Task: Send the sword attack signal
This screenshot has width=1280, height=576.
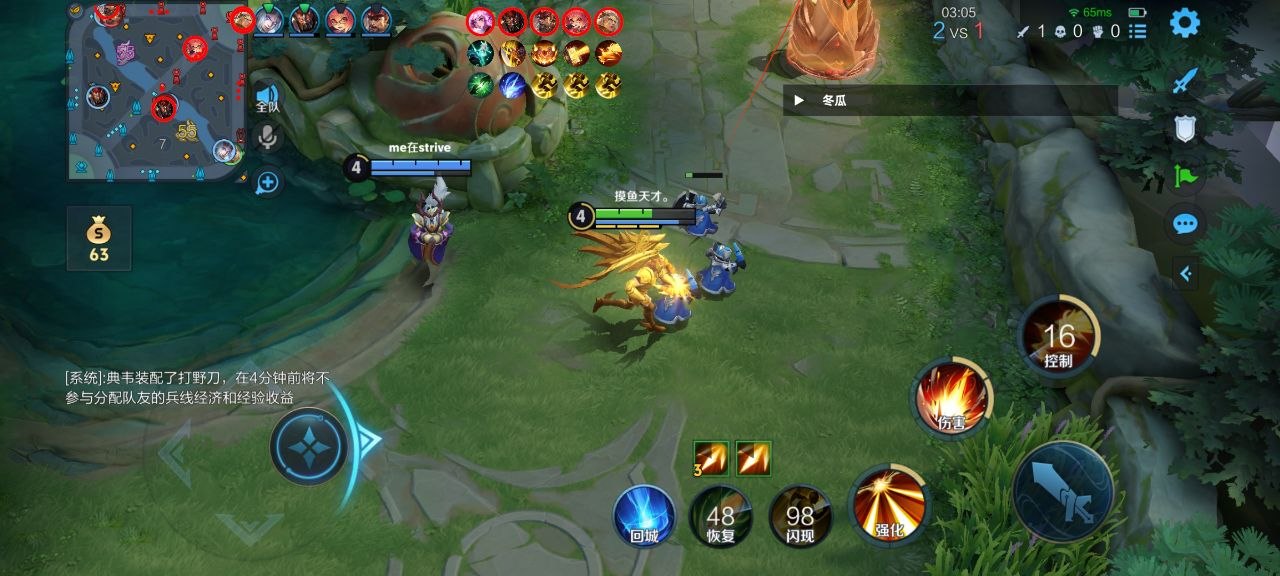Action: pyautogui.click(x=1185, y=81)
